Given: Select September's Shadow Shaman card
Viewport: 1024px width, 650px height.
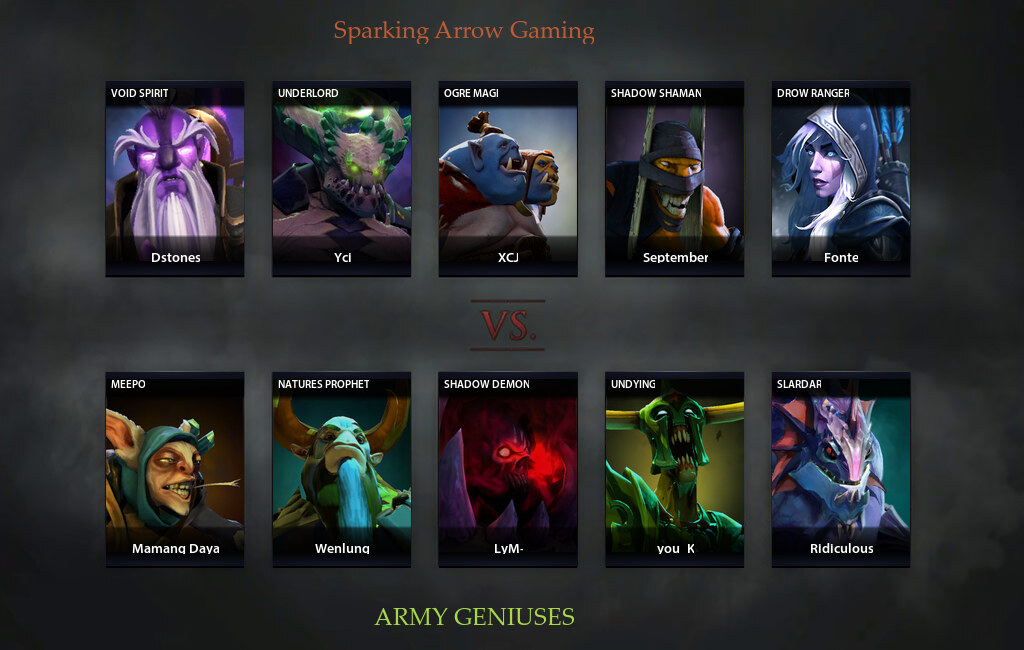Looking at the screenshot, I should click(675, 178).
